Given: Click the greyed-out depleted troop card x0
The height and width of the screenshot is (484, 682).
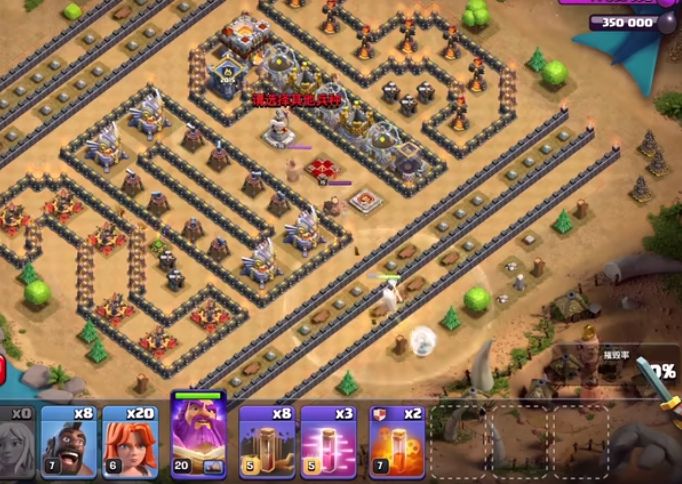Looking at the screenshot, I should point(17,440).
